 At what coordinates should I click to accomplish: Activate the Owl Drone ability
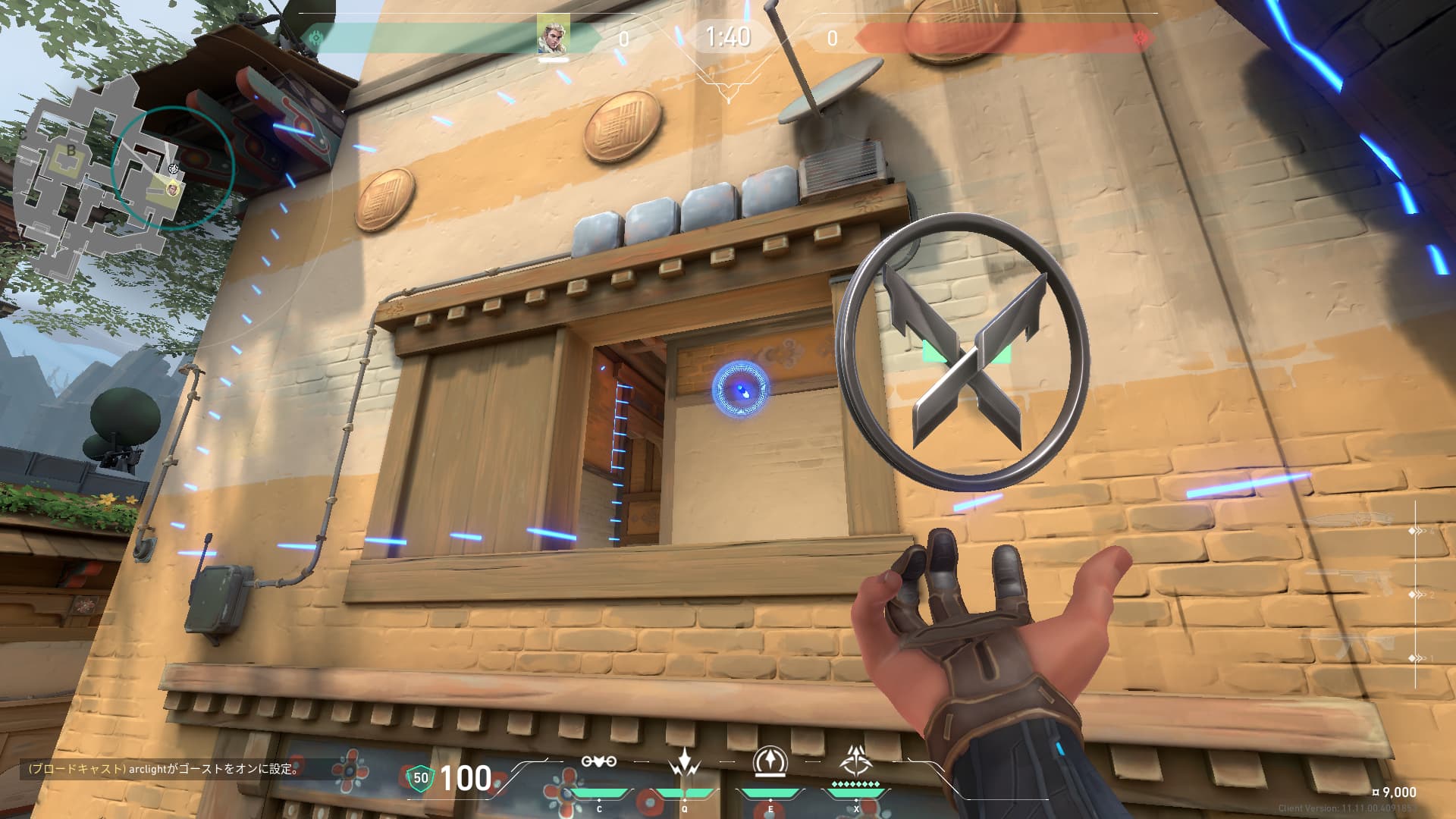(x=598, y=763)
